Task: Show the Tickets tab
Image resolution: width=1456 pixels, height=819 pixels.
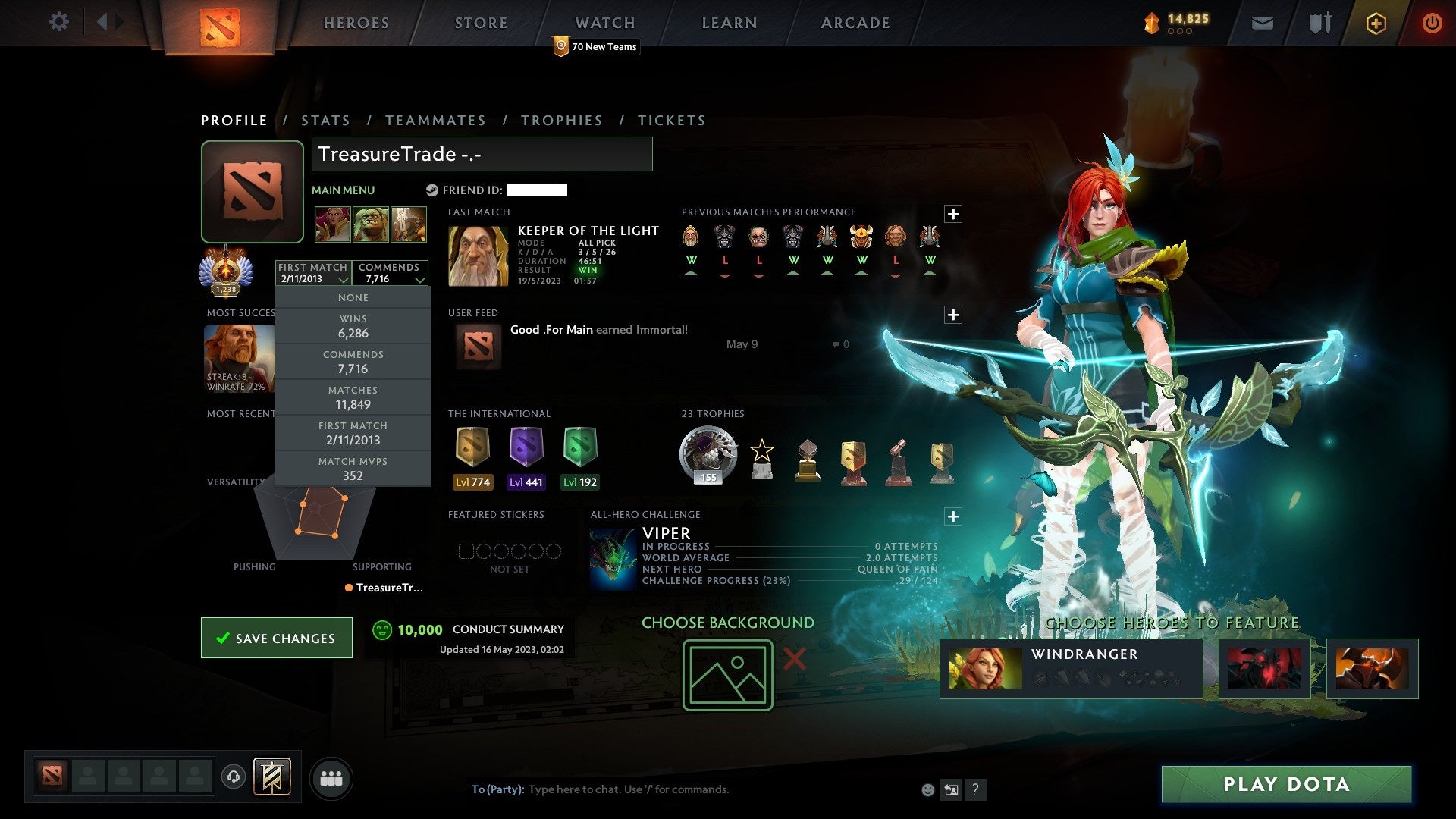Action: (x=671, y=121)
